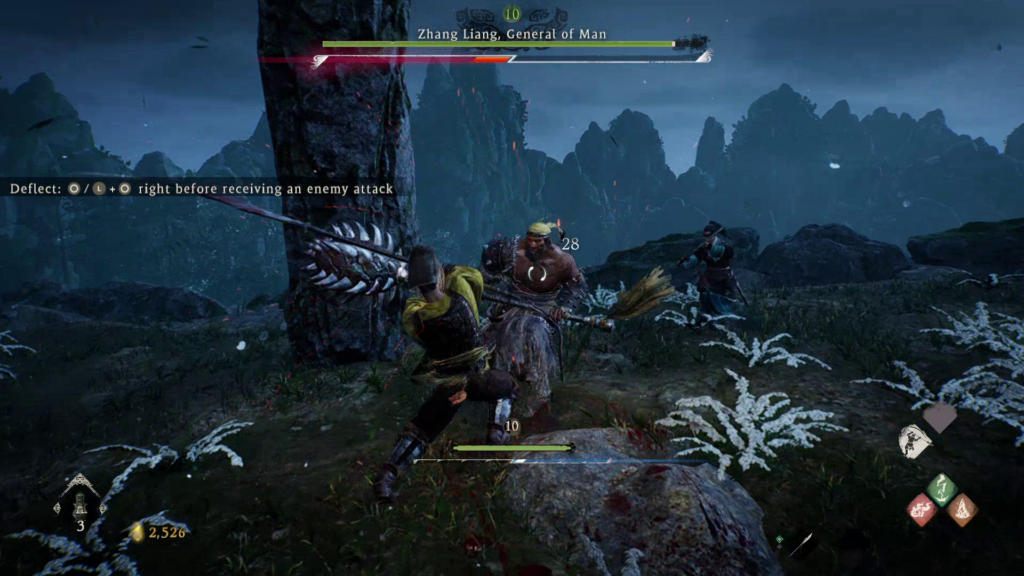Screen dimensions: 1024x576
Task: Cast the red flame wizardry spell
Action: [921, 510]
